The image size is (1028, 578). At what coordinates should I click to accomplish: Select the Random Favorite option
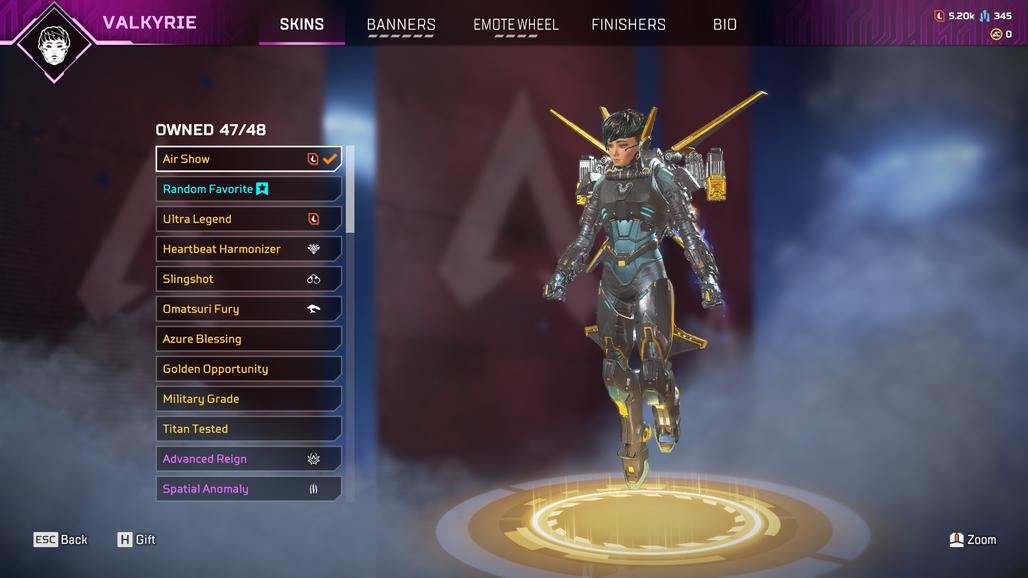(248, 189)
